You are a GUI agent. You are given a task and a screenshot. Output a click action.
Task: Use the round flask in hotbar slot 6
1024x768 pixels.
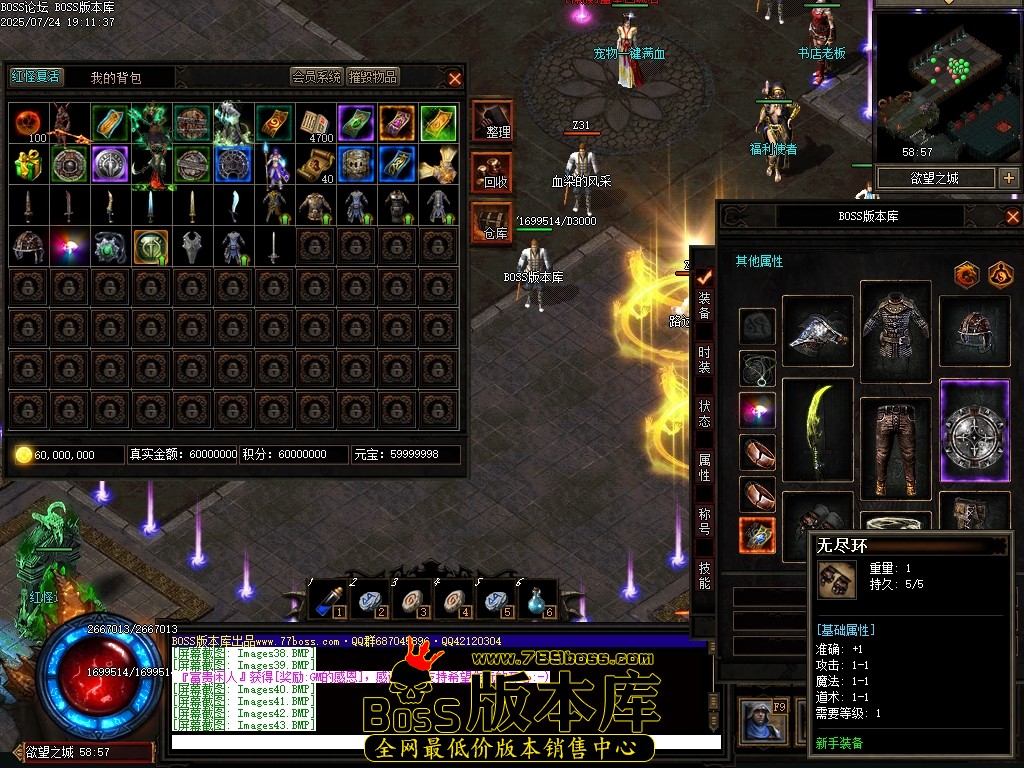[538, 600]
